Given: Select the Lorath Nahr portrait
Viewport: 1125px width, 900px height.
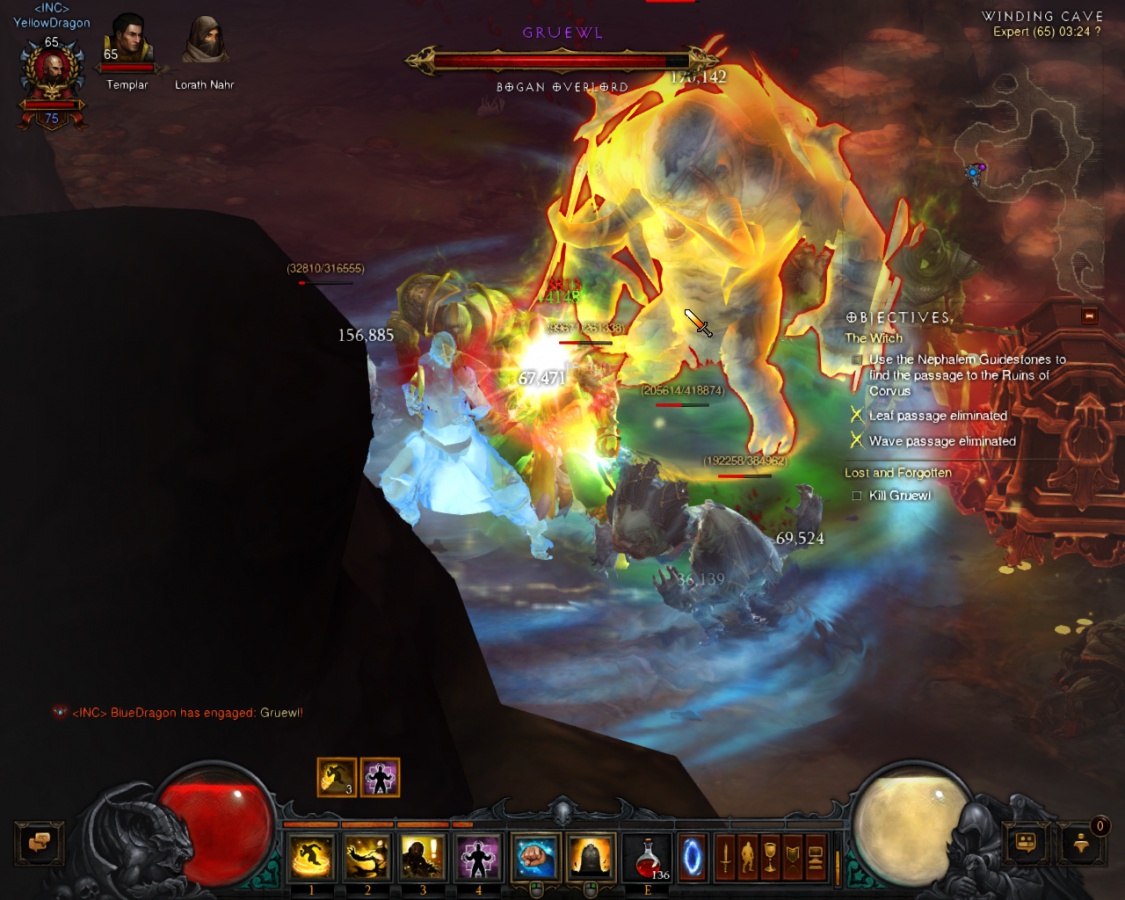Looking at the screenshot, I should (204, 41).
